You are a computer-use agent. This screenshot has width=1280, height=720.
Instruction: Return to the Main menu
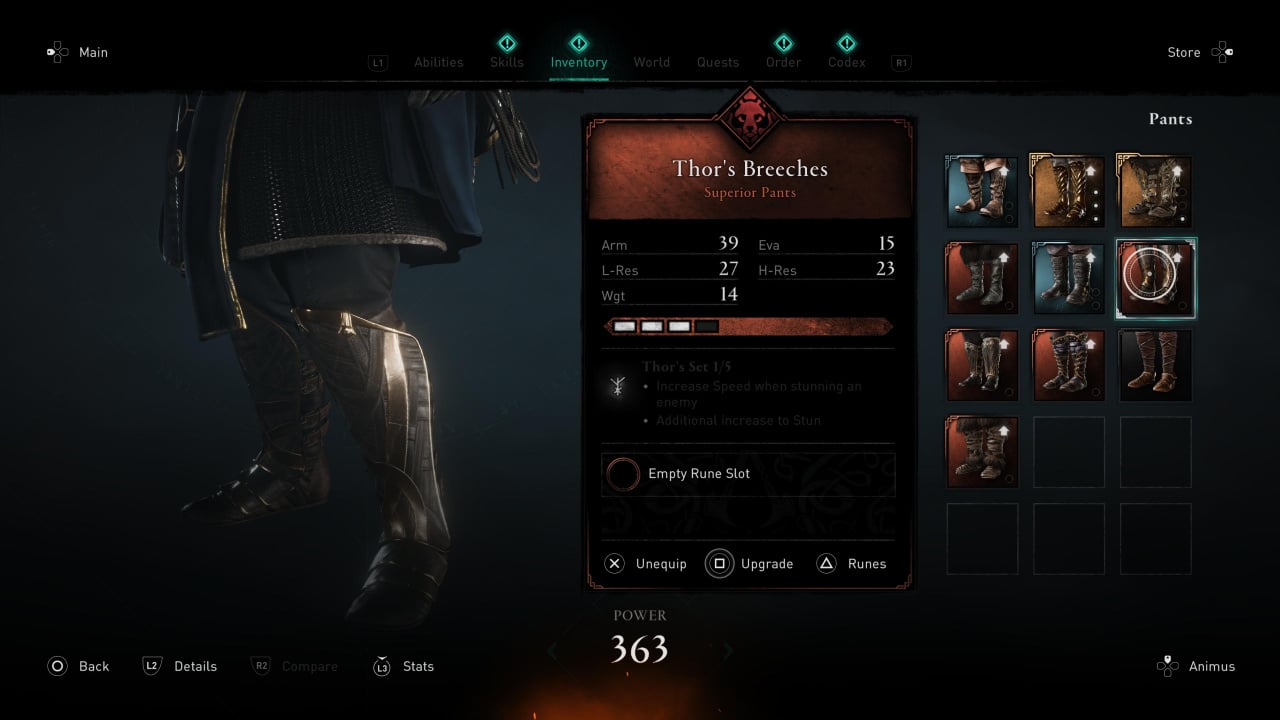pyautogui.click(x=77, y=52)
